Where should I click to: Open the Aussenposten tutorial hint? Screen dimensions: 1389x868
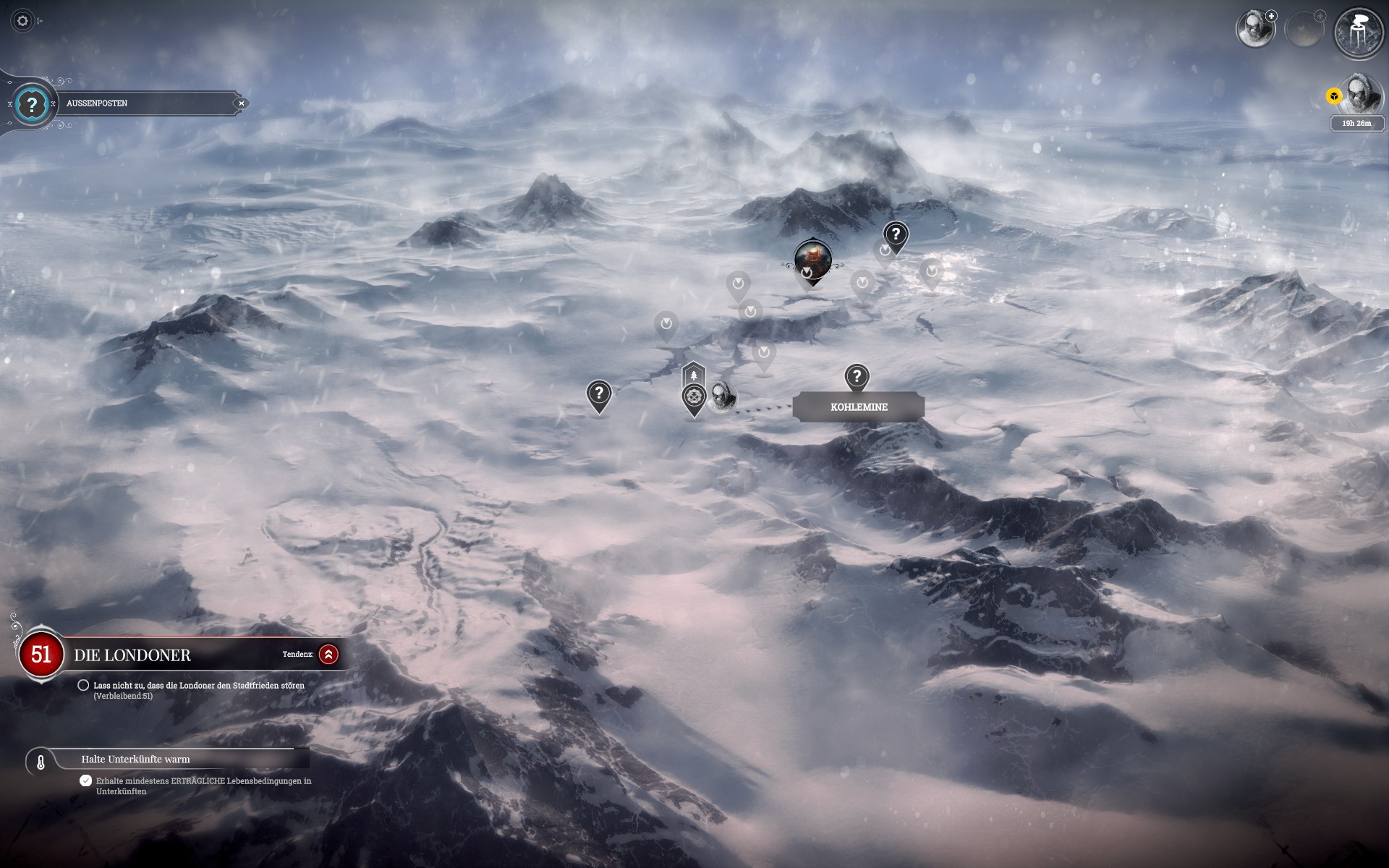[31, 105]
